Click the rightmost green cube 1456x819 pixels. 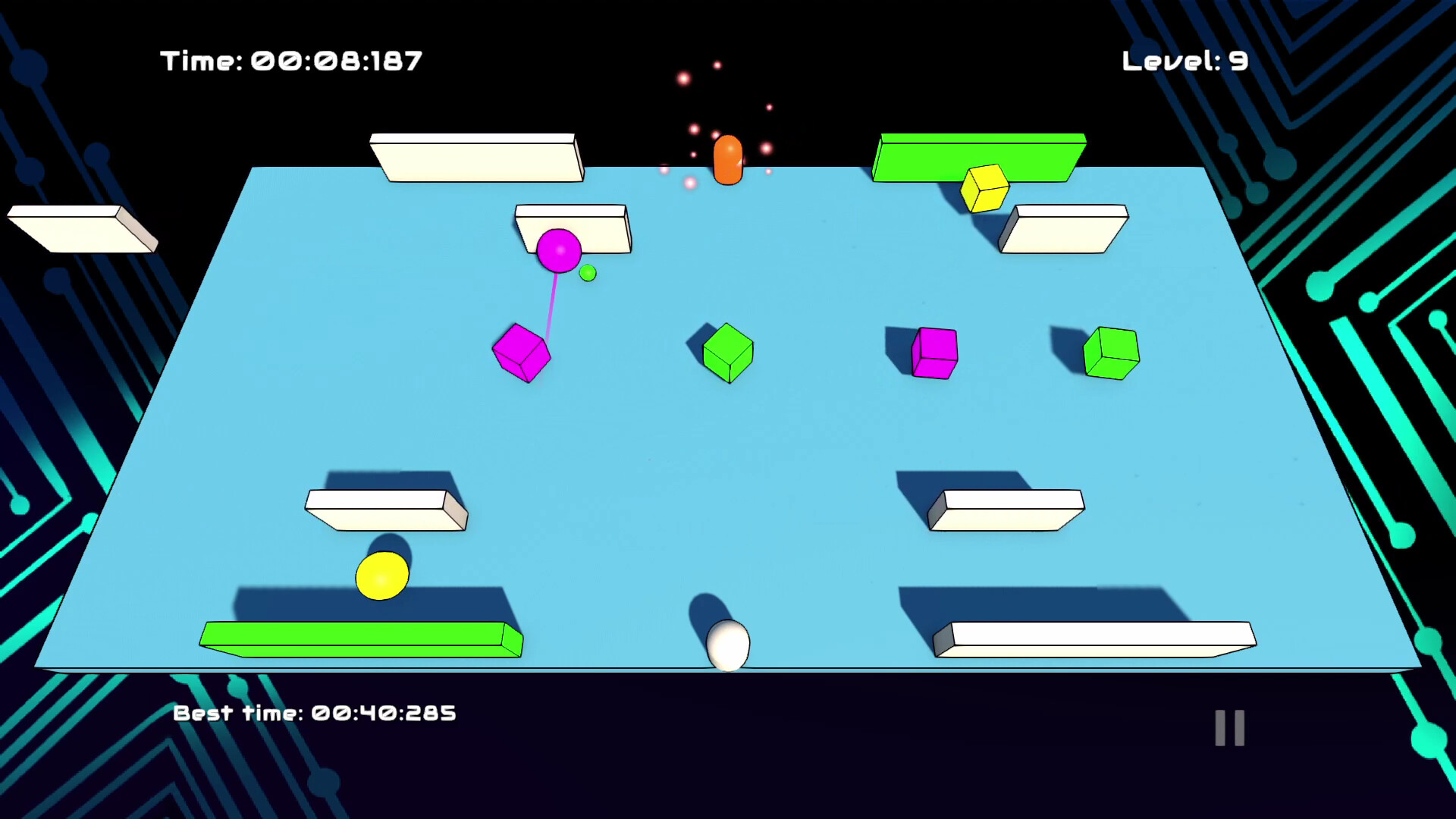1110,353
